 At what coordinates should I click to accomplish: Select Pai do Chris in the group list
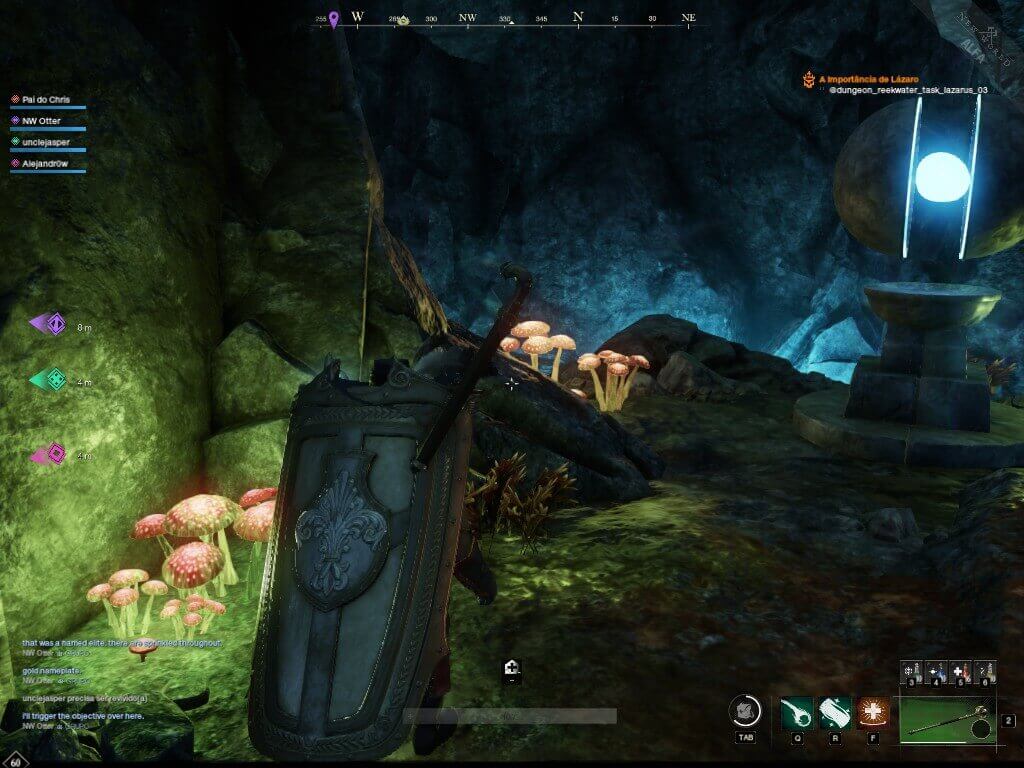(x=47, y=99)
